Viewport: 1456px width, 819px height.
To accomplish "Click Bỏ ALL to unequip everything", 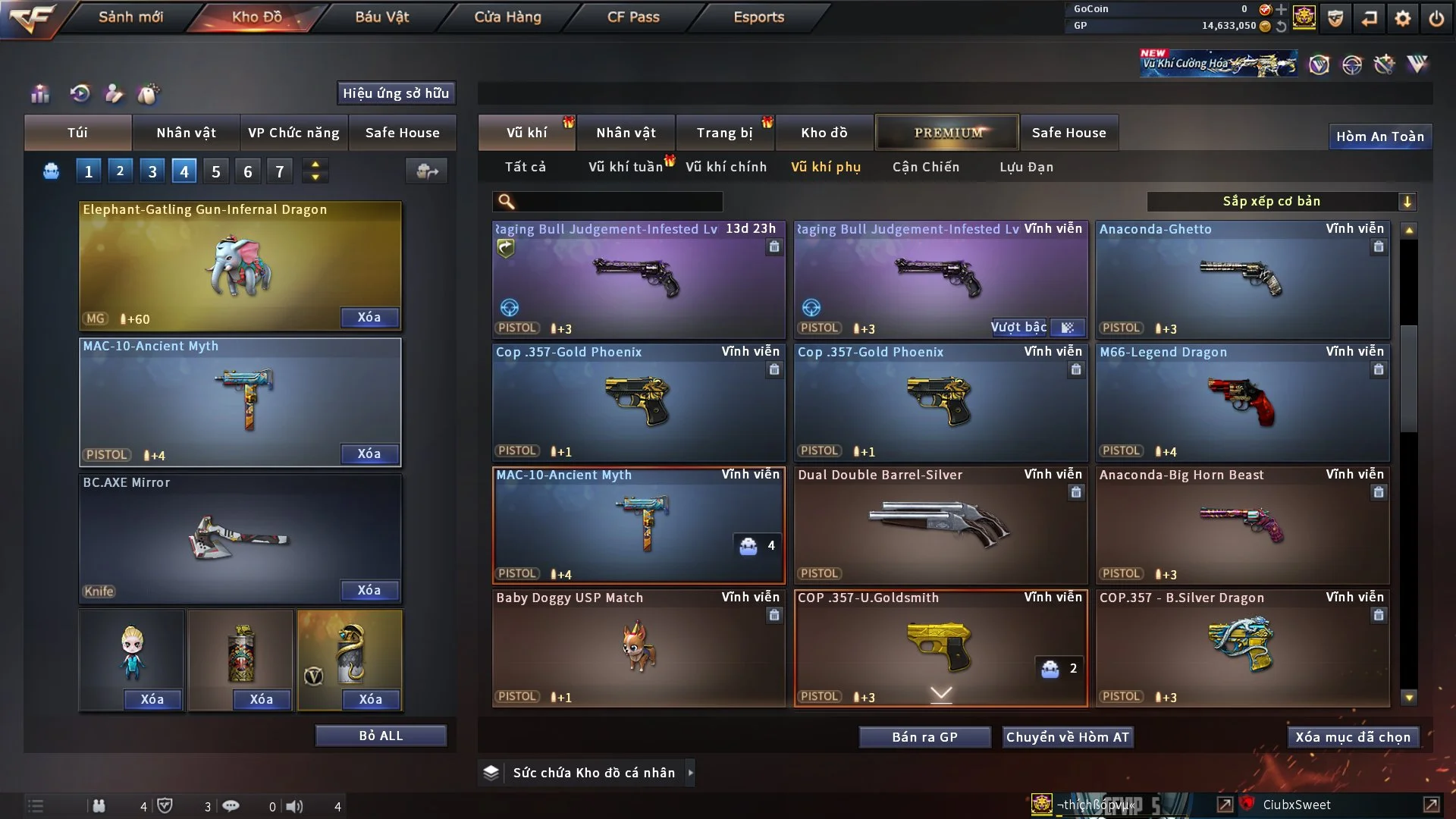I will point(381,736).
